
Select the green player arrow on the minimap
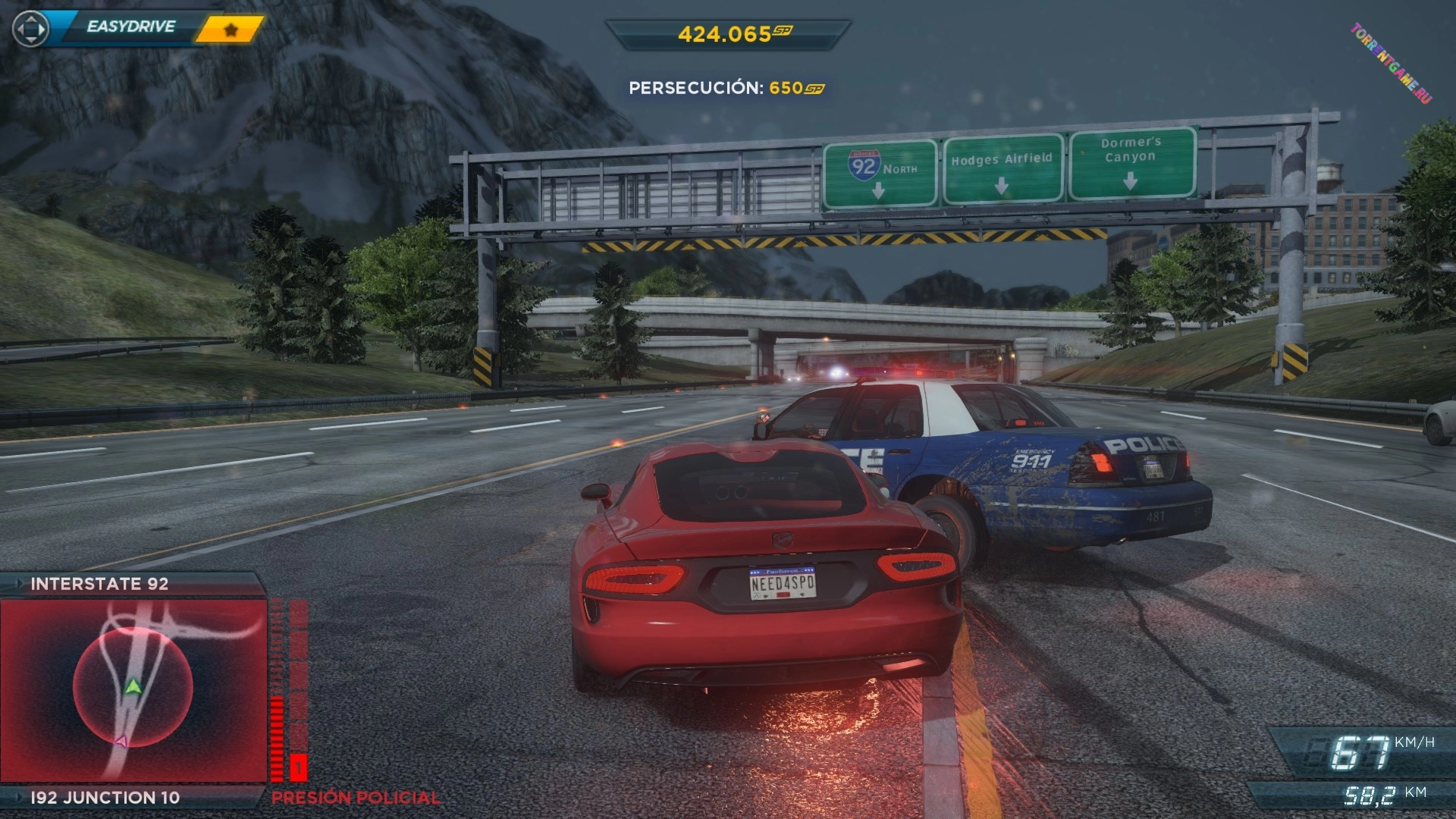133,687
